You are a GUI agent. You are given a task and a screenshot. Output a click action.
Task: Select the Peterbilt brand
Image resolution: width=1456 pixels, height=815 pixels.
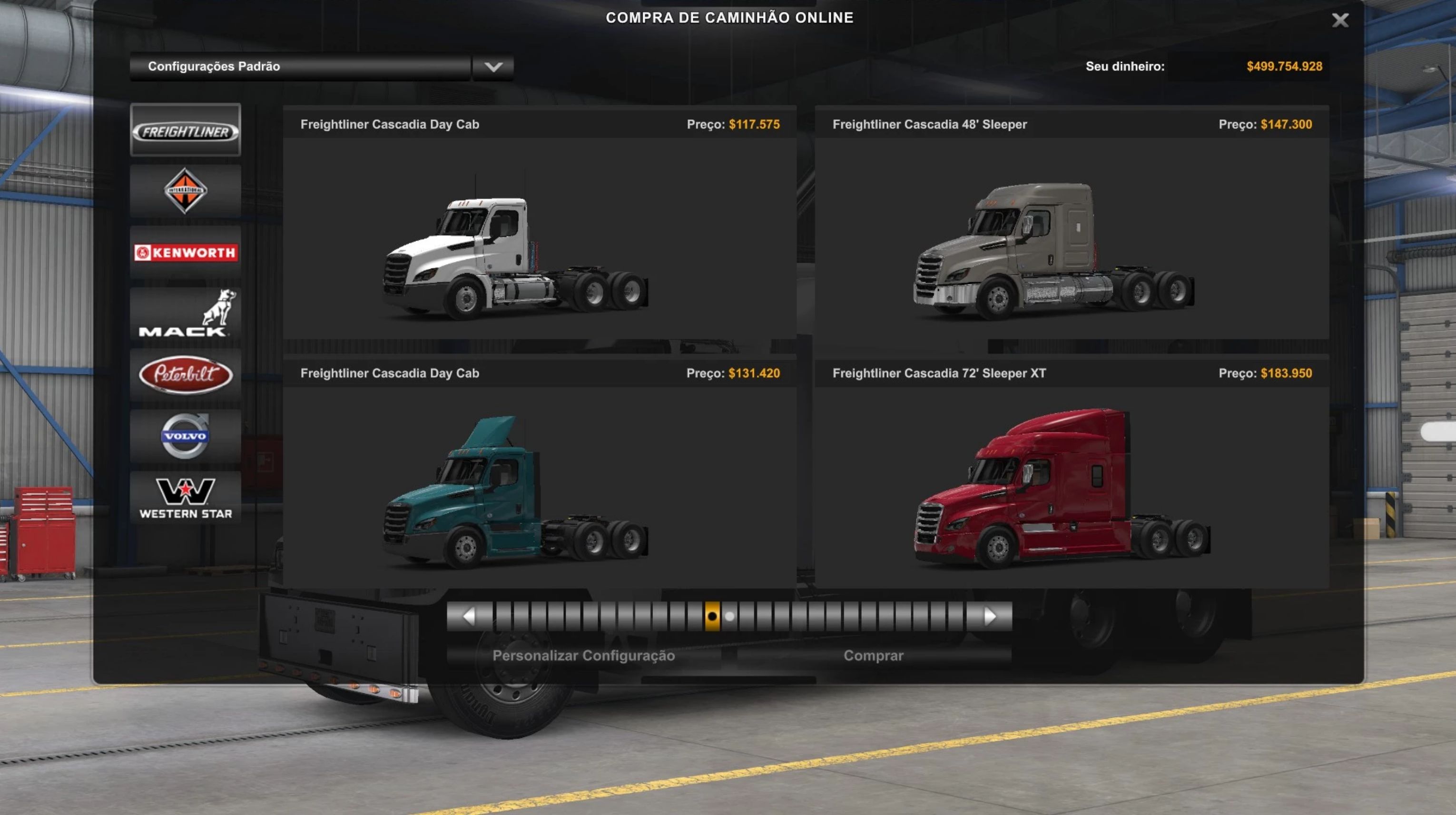[186, 374]
